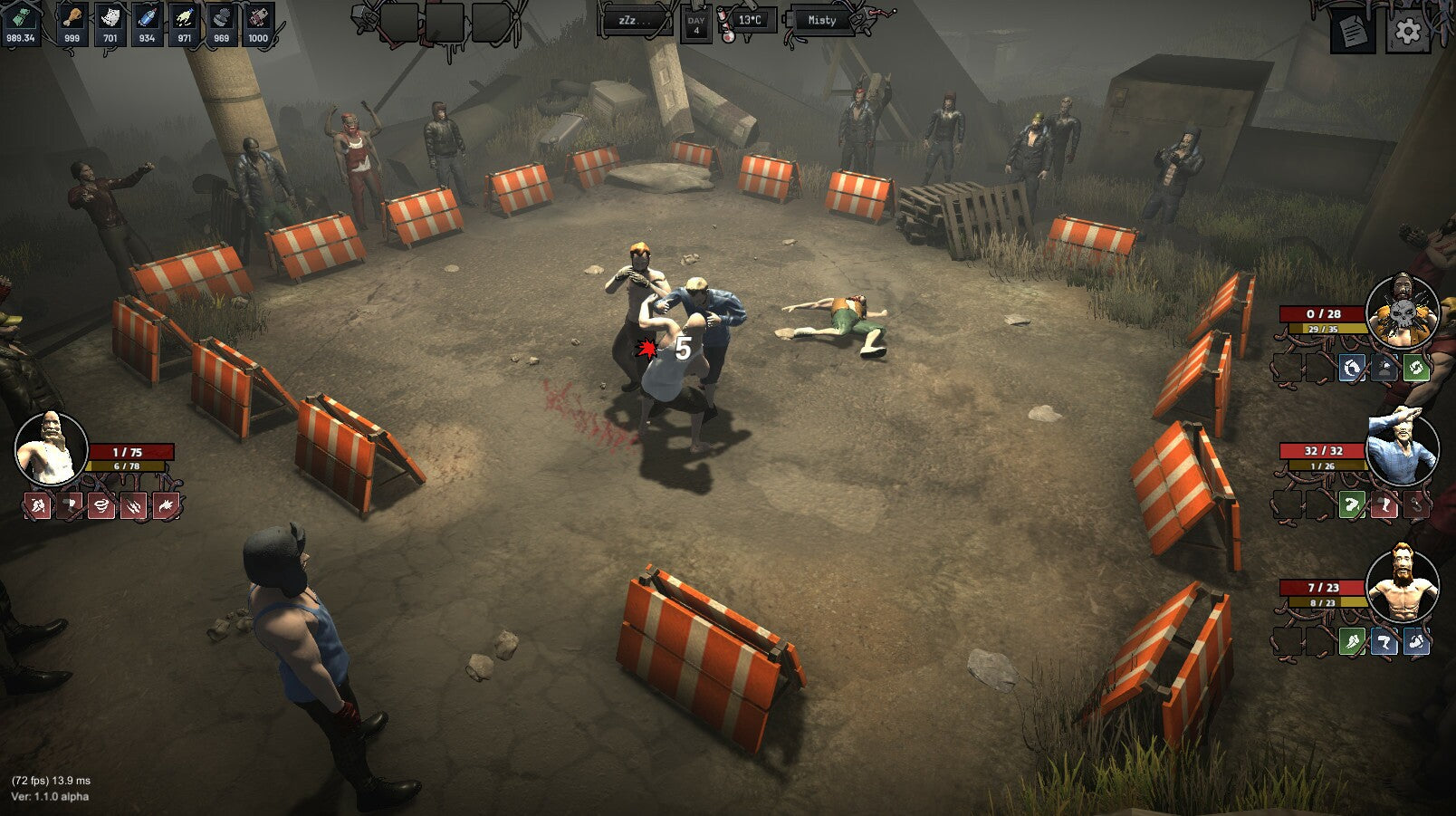Viewport: 1456px width, 816px height.
Task: Trigger the red hammer strike ability
Action: click(70, 506)
